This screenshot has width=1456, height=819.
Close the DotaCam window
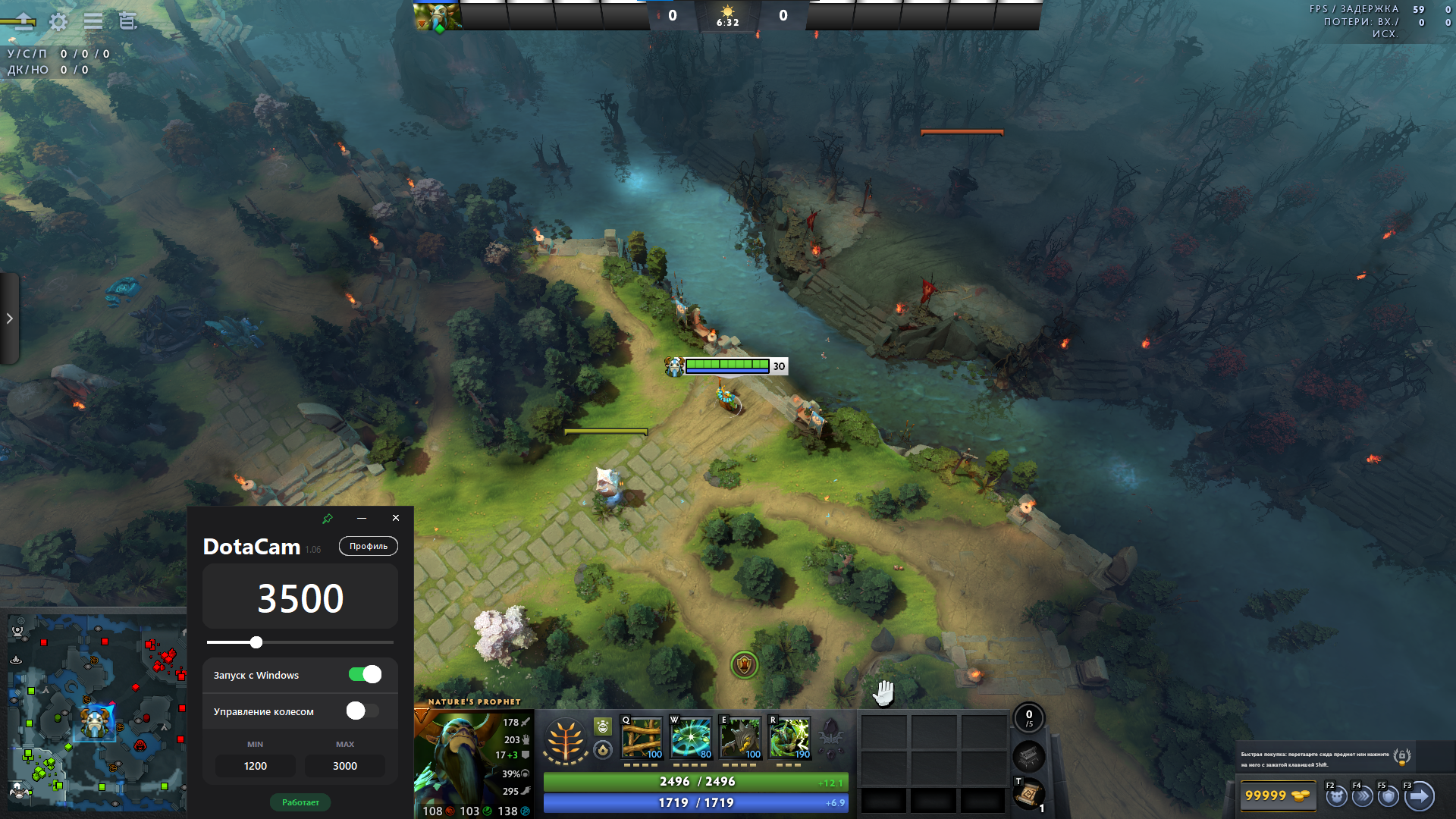point(396,518)
